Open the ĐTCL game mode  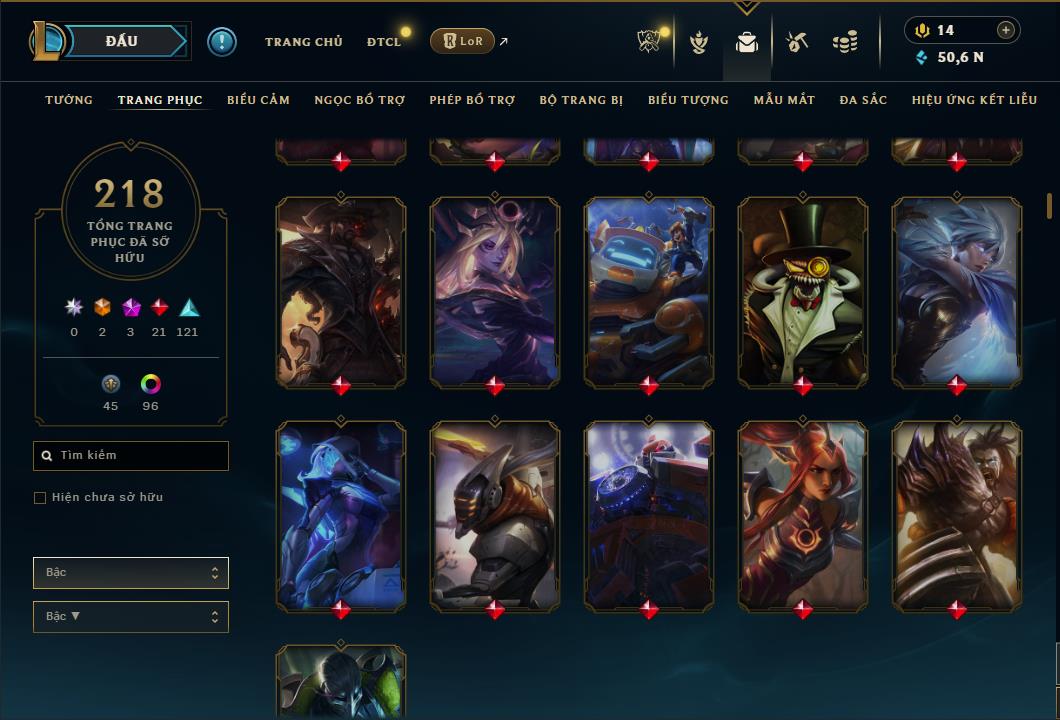pyautogui.click(x=384, y=42)
